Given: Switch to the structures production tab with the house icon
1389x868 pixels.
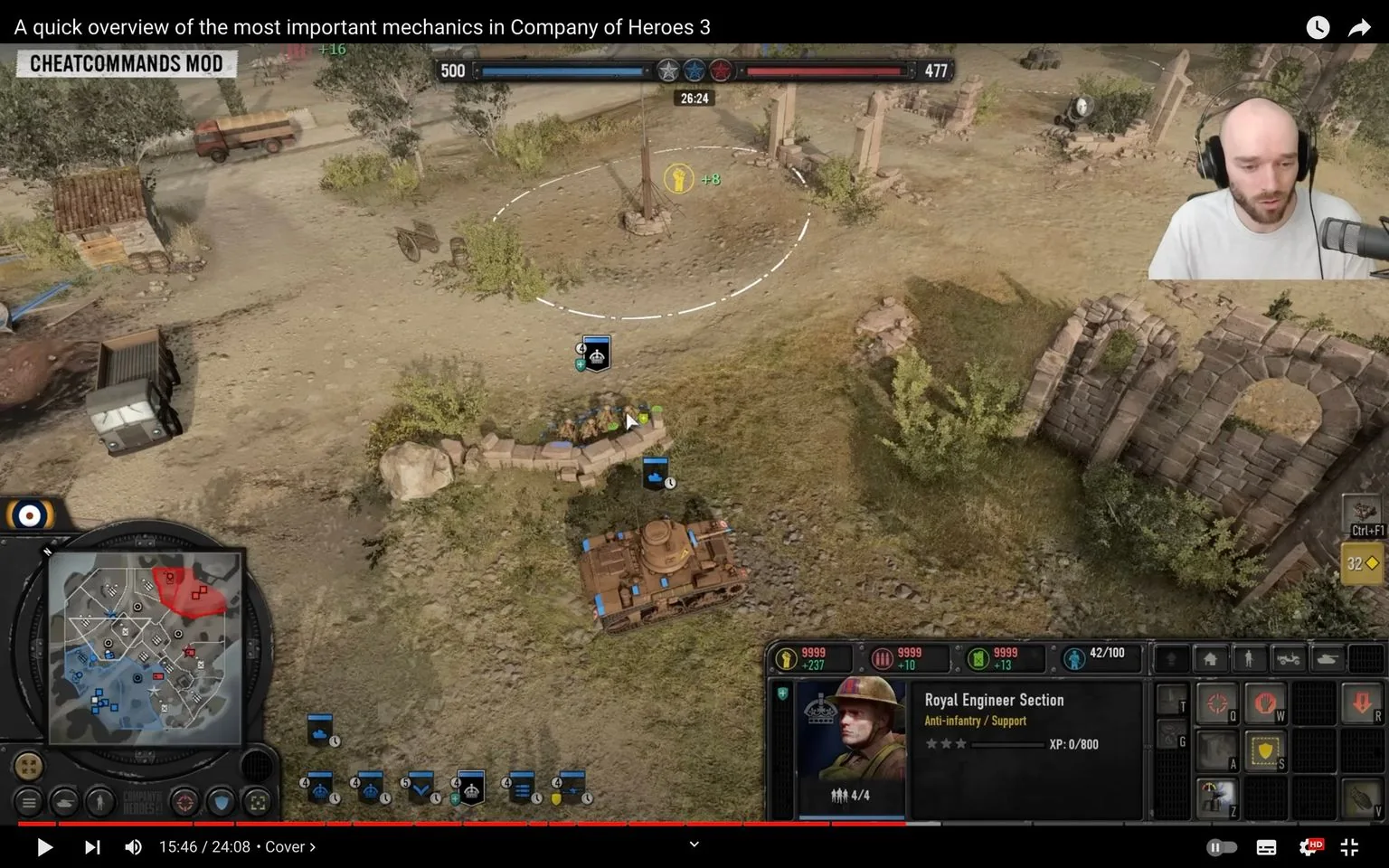Looking at the screenshot, I should [1210, 658].
